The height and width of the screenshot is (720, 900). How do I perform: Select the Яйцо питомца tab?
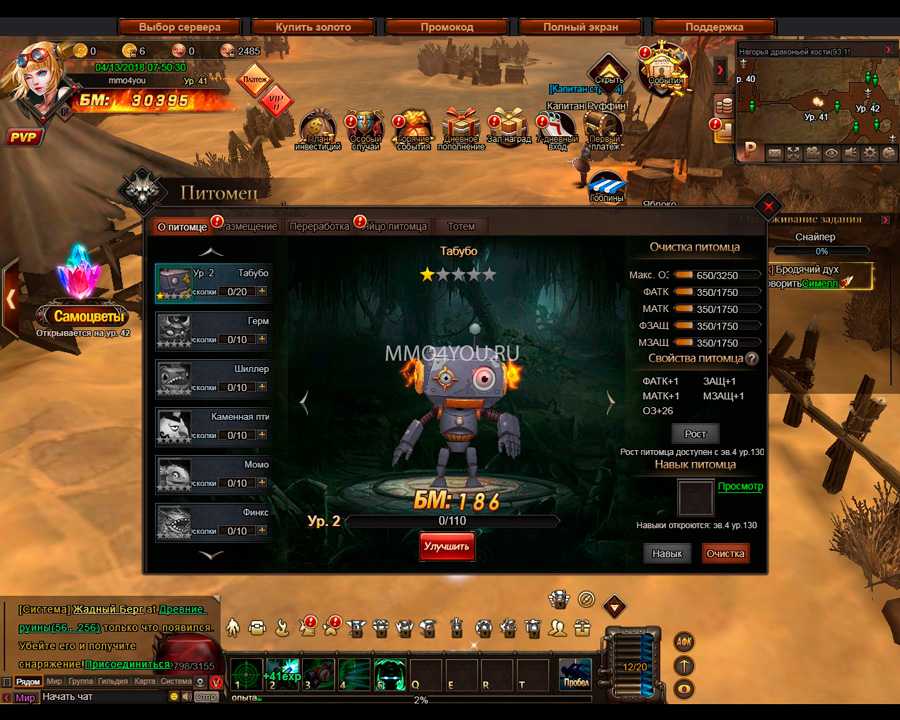tap(397, 226)
